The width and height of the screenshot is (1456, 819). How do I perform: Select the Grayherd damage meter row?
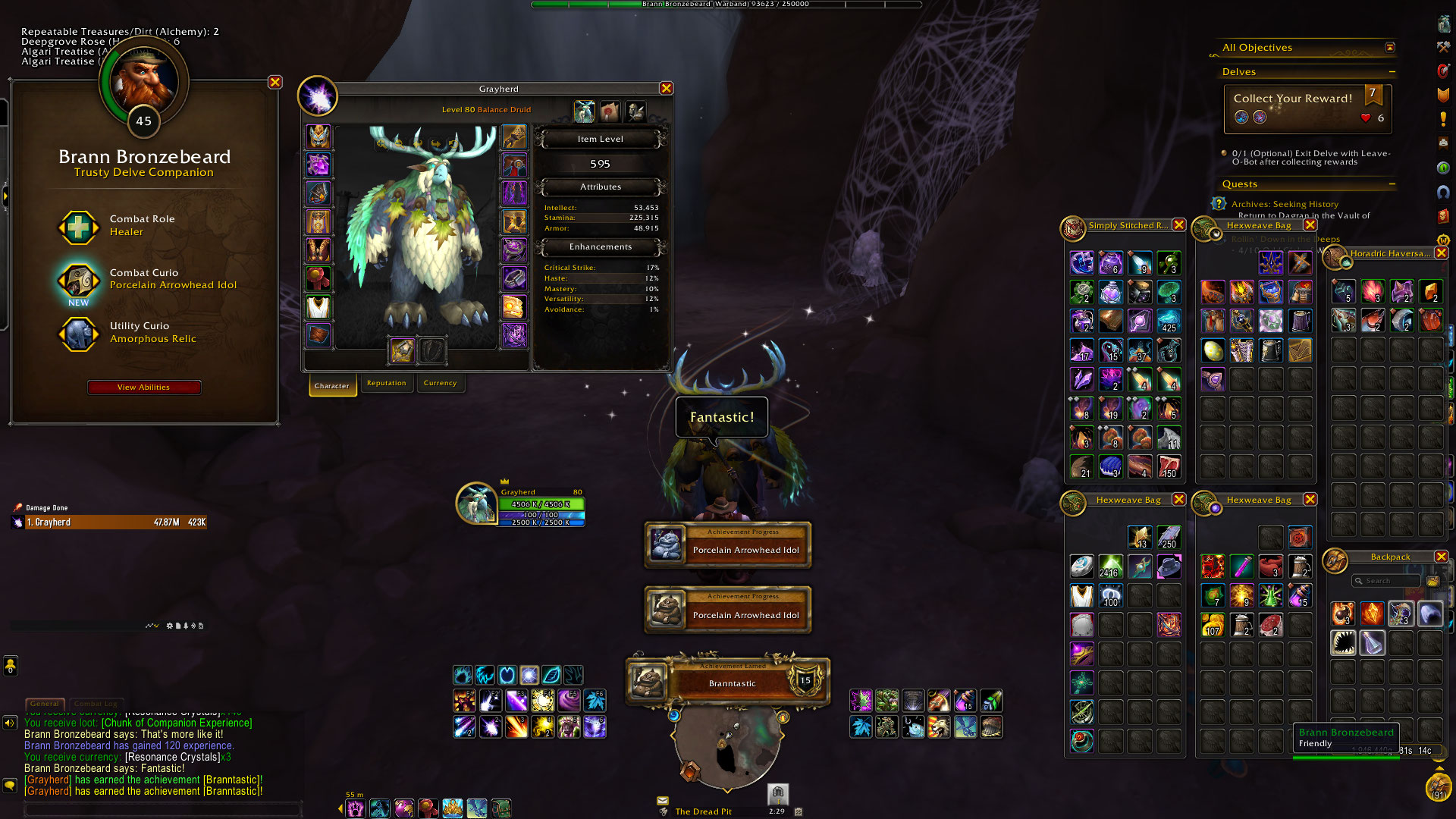115,522
